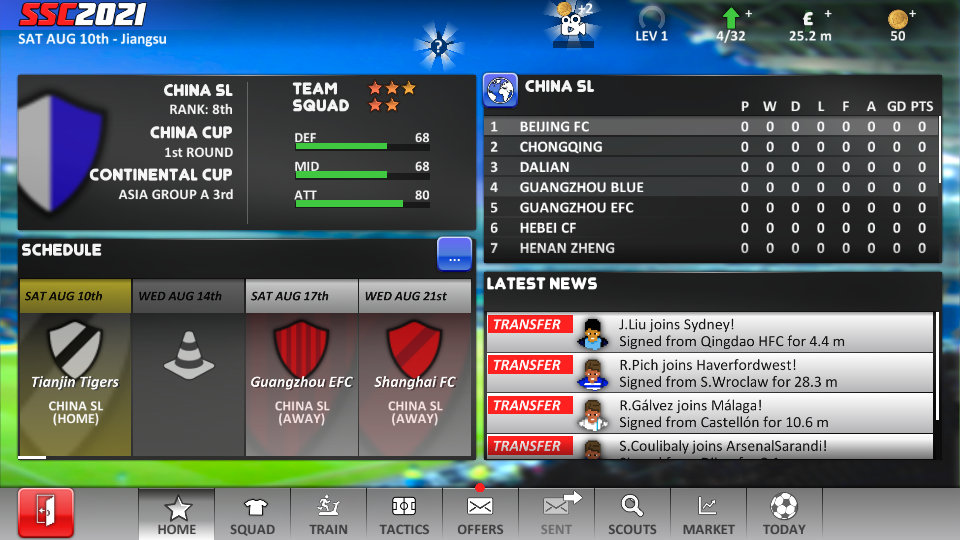Image resolution: width=960 pixels, height=540 pixels.
Task: View transfer Offers inbox
Action: coord(480,515)
